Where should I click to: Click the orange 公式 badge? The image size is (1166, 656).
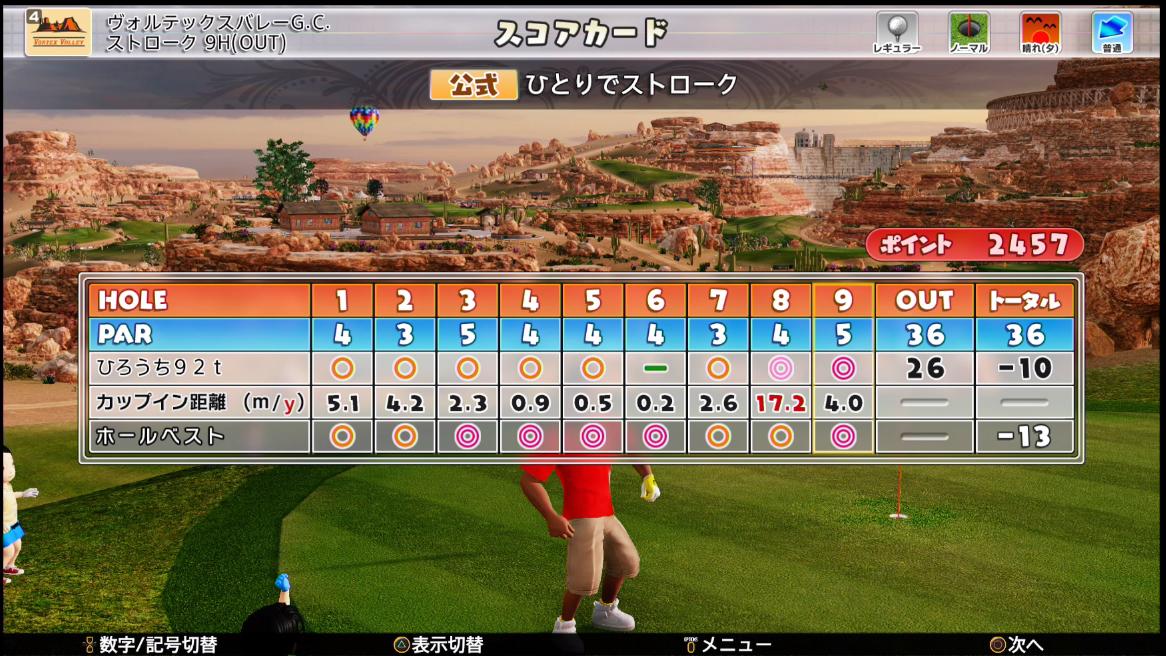[473, 85]
